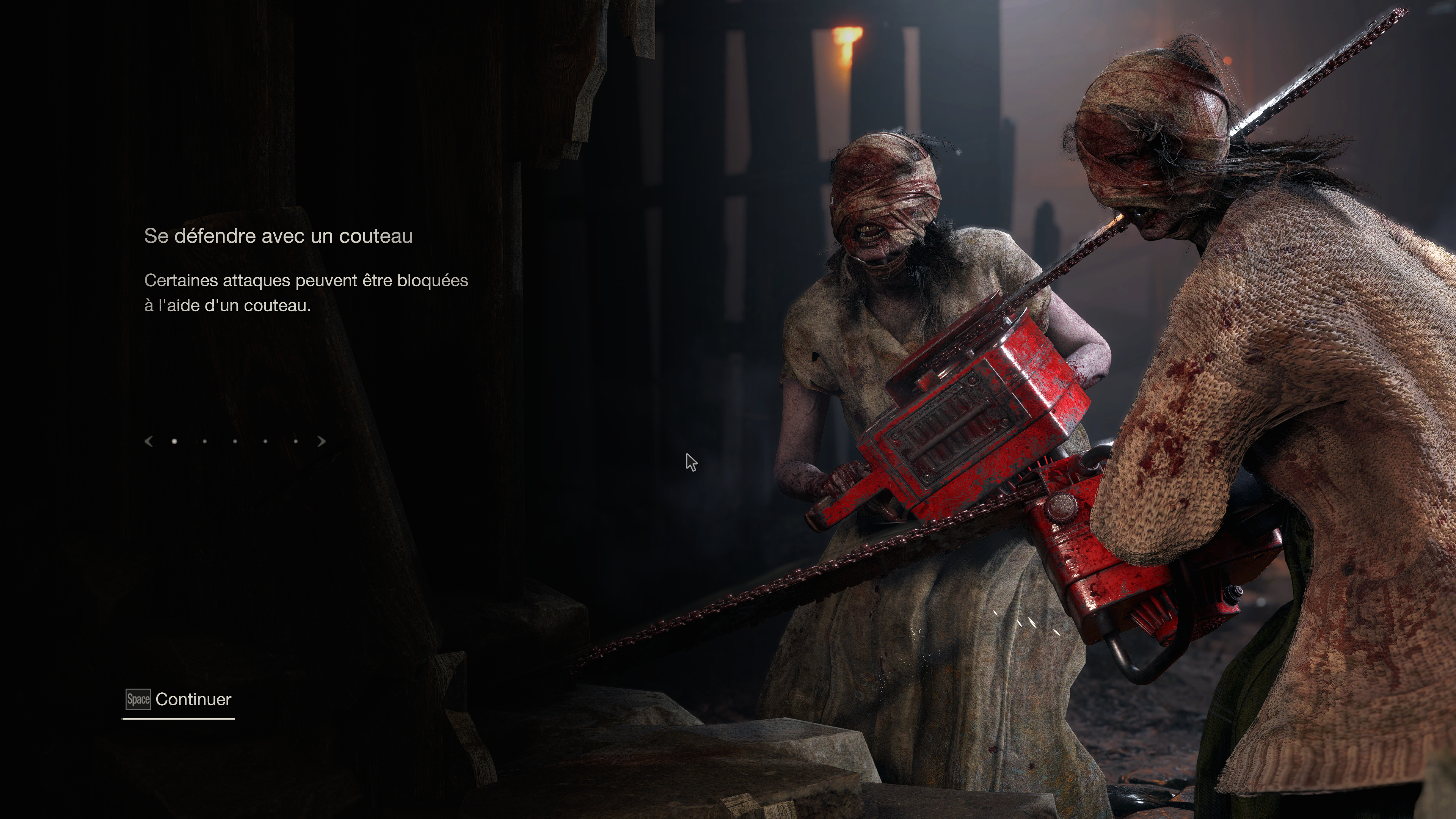1456x819 pixels.
Task: Click the Continuer button
Action: pos(179,700)
